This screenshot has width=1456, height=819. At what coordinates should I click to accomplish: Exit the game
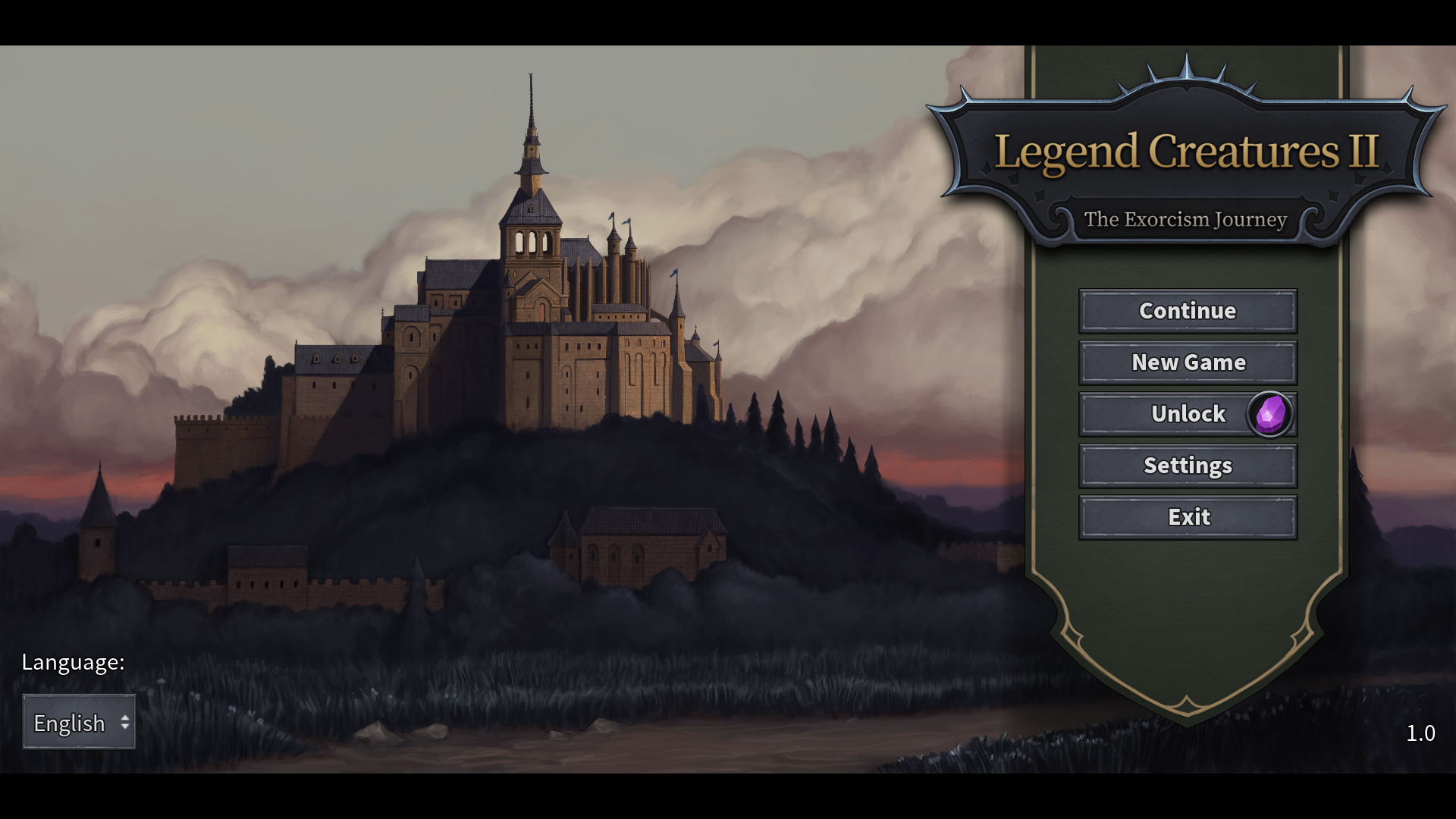tap(1188, 517)
